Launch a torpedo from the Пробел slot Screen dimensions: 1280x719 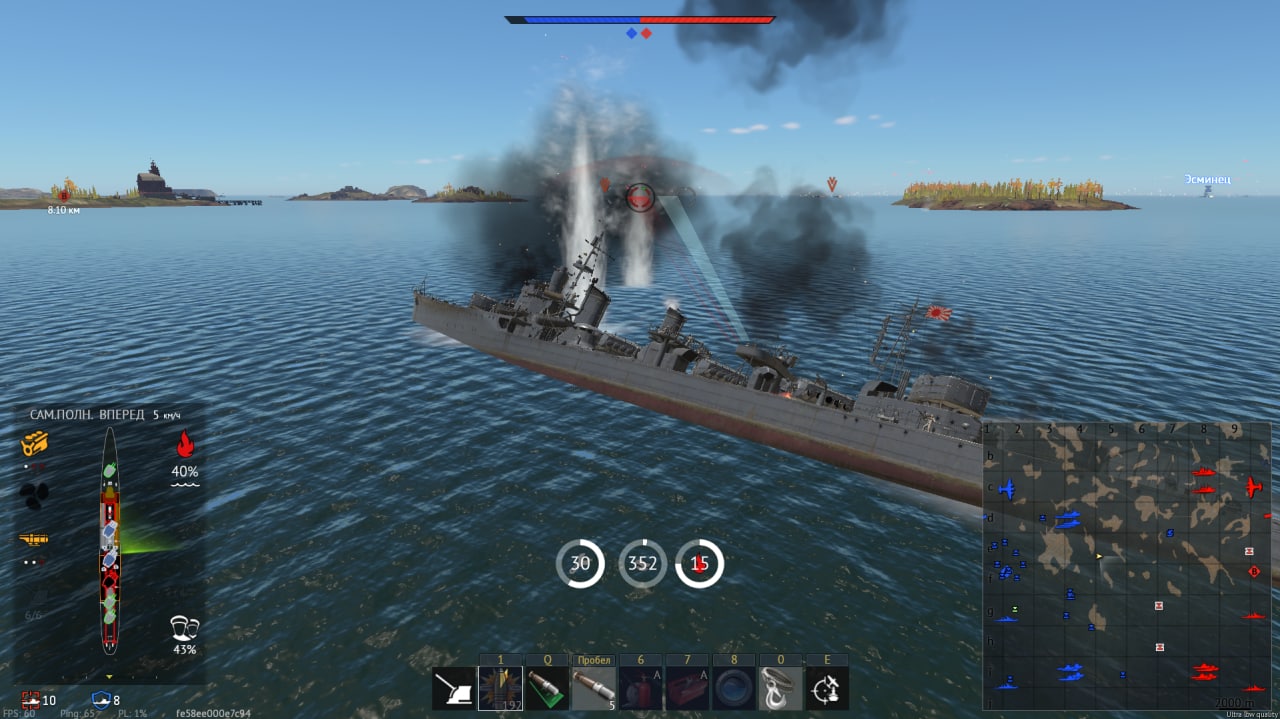coord(593,688)
